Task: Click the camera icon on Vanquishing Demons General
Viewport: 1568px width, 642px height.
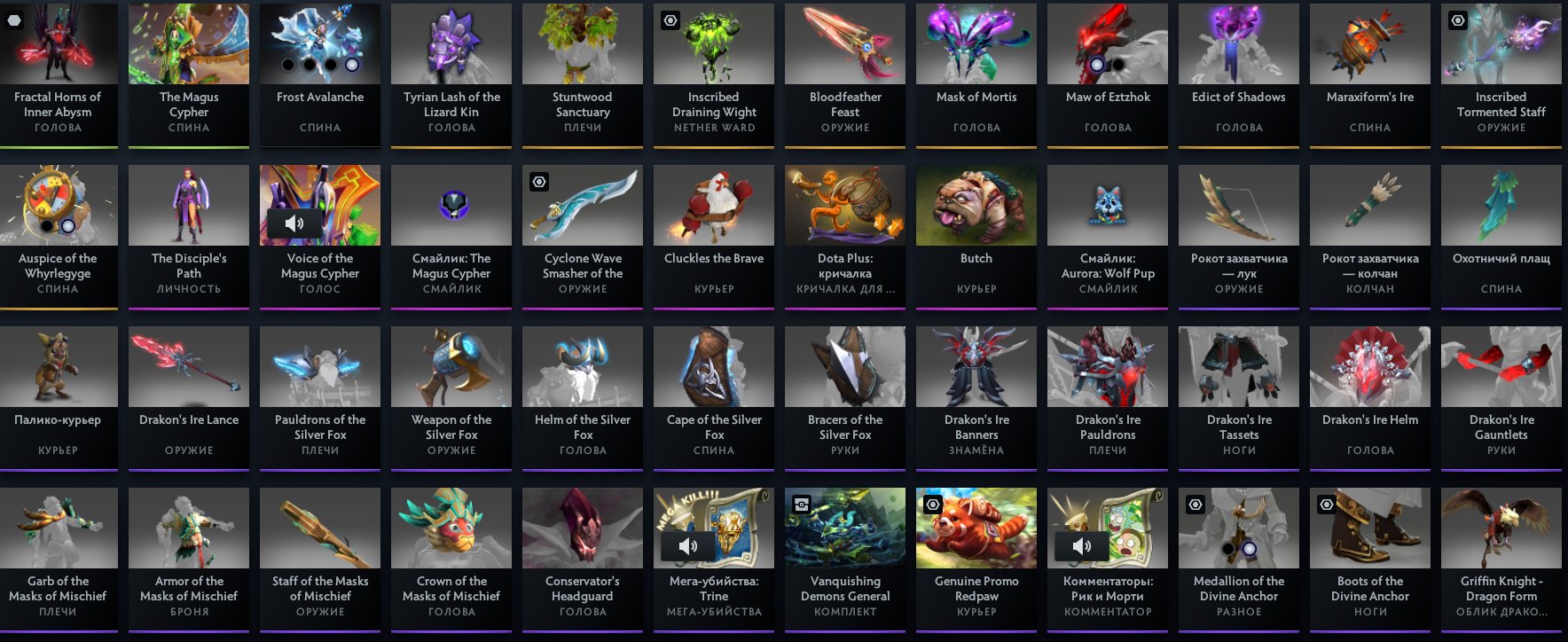Action: pyautogui.click(x=803, y=504)
